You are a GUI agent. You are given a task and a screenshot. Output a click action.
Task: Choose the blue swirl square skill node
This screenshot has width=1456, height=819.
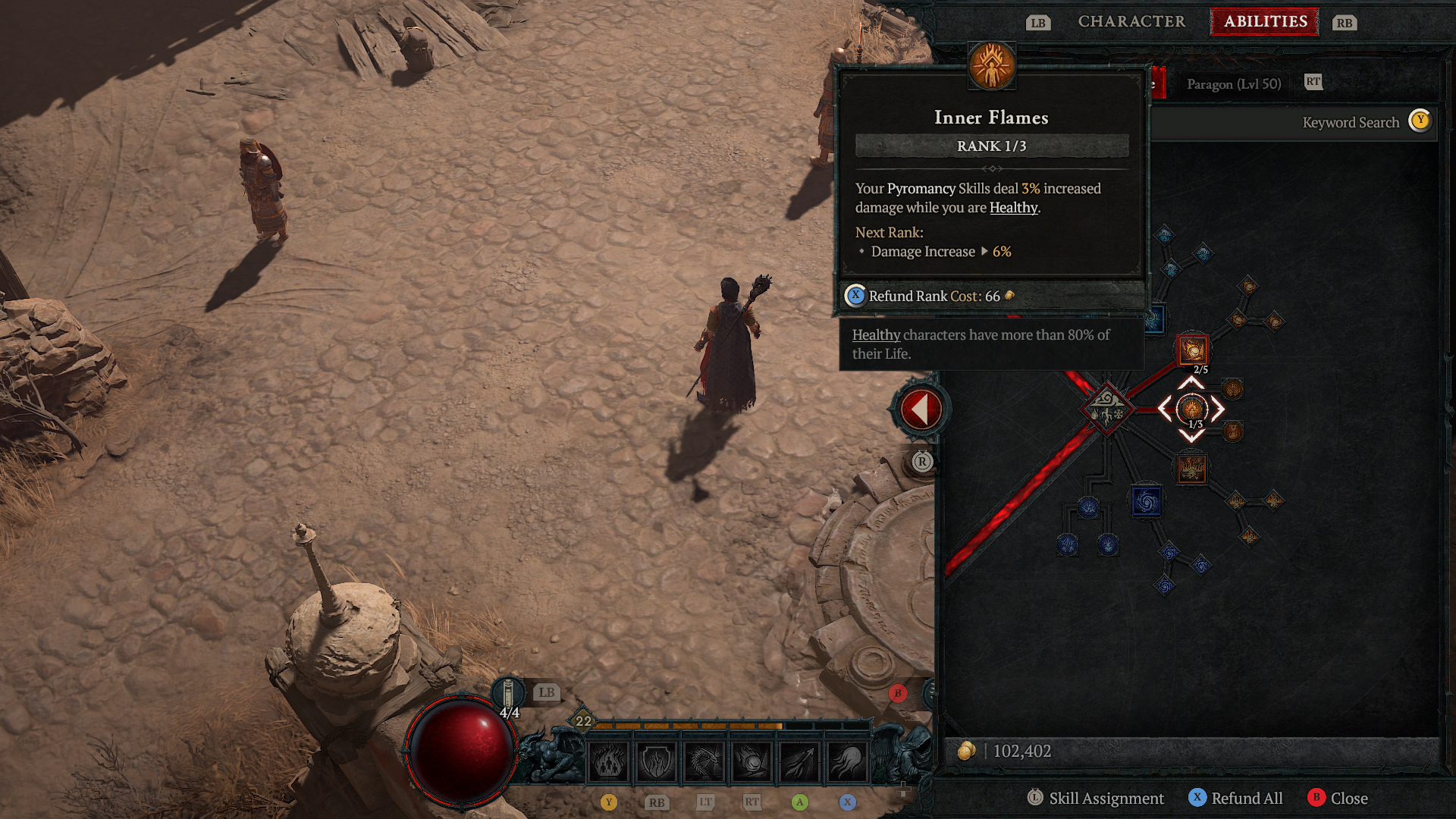point(1146,501)
